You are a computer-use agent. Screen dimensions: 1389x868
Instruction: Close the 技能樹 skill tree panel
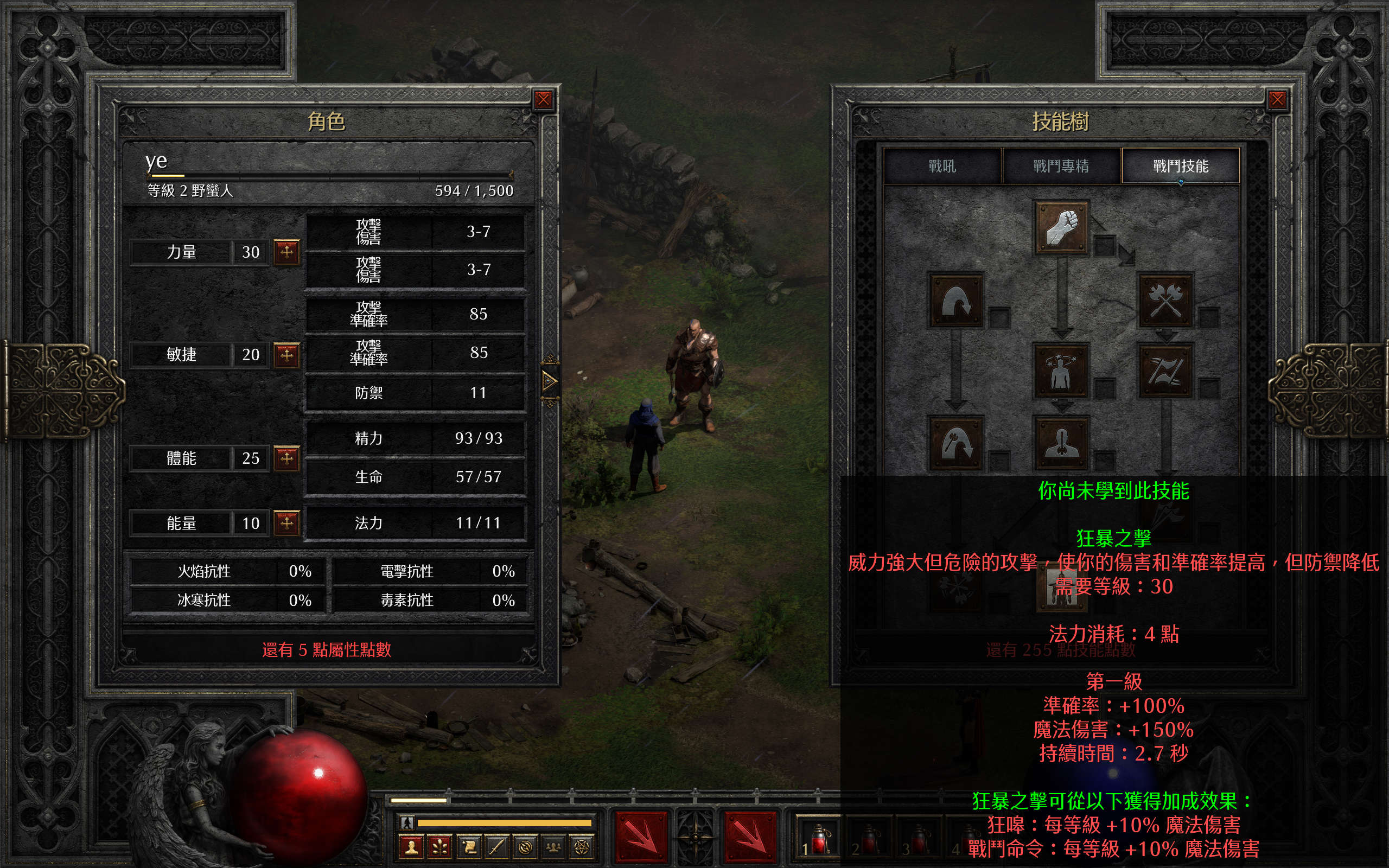[1277, 100]
